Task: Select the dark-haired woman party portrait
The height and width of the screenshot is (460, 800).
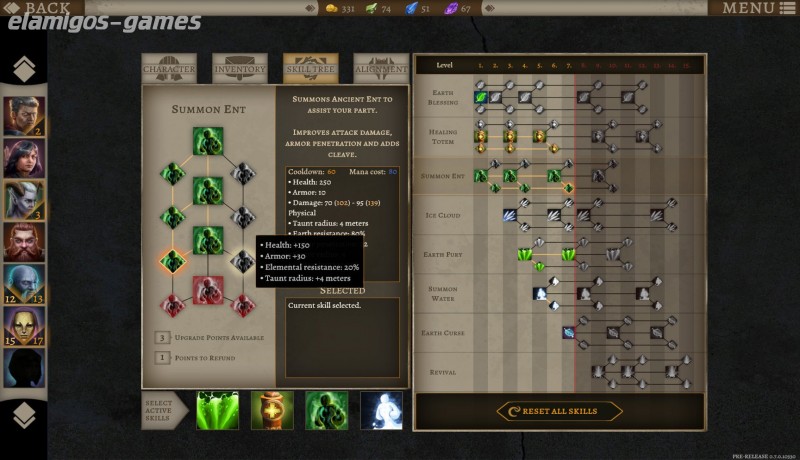Action: pos(24,156)
